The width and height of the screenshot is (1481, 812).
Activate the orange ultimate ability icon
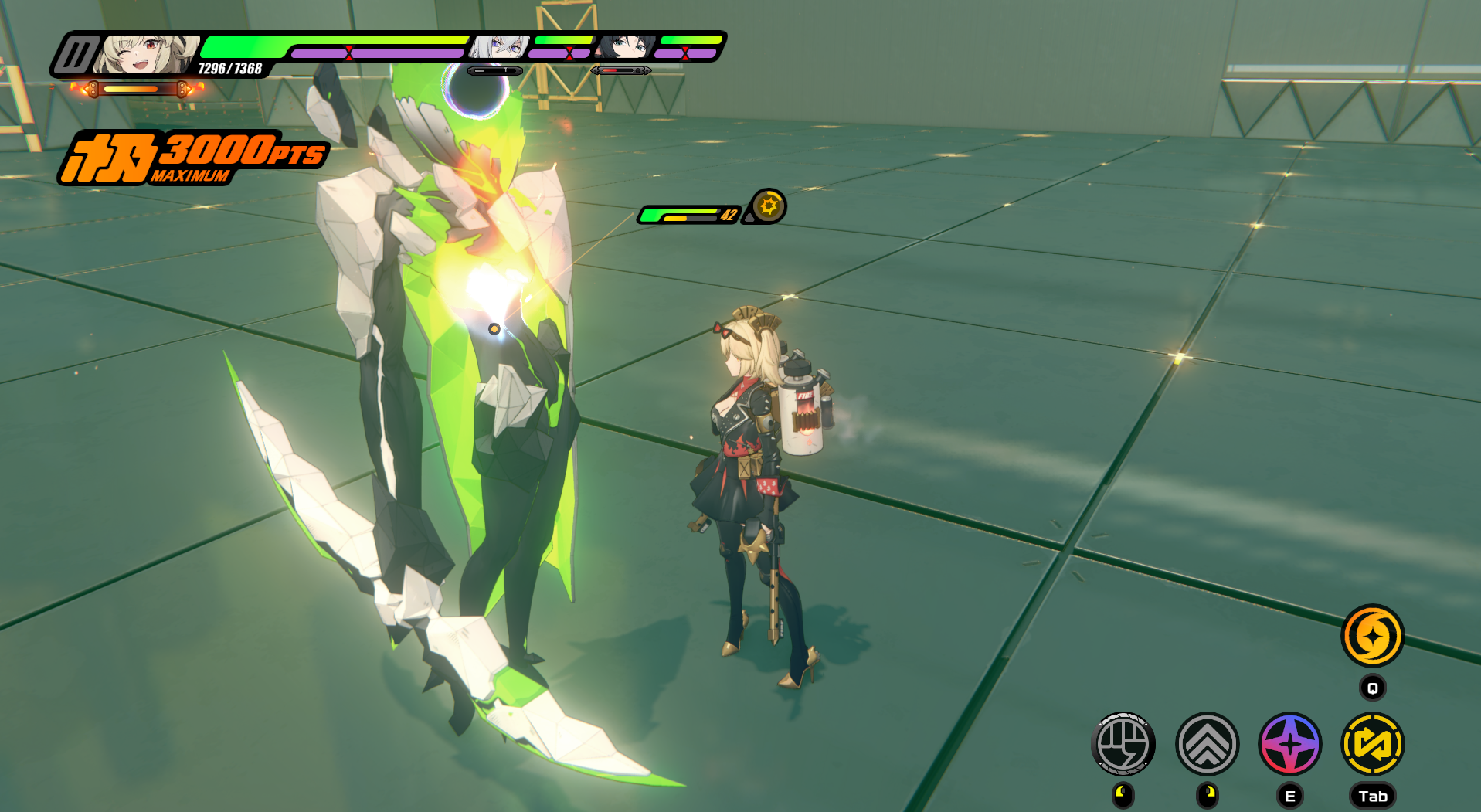(1372, 636)
